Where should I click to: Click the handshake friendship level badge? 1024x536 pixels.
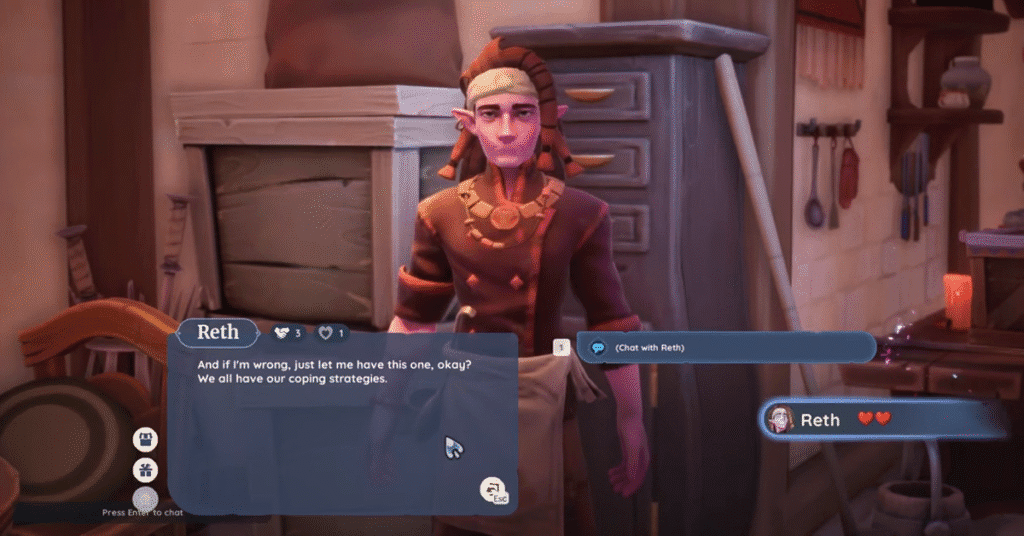coord(286,333)
